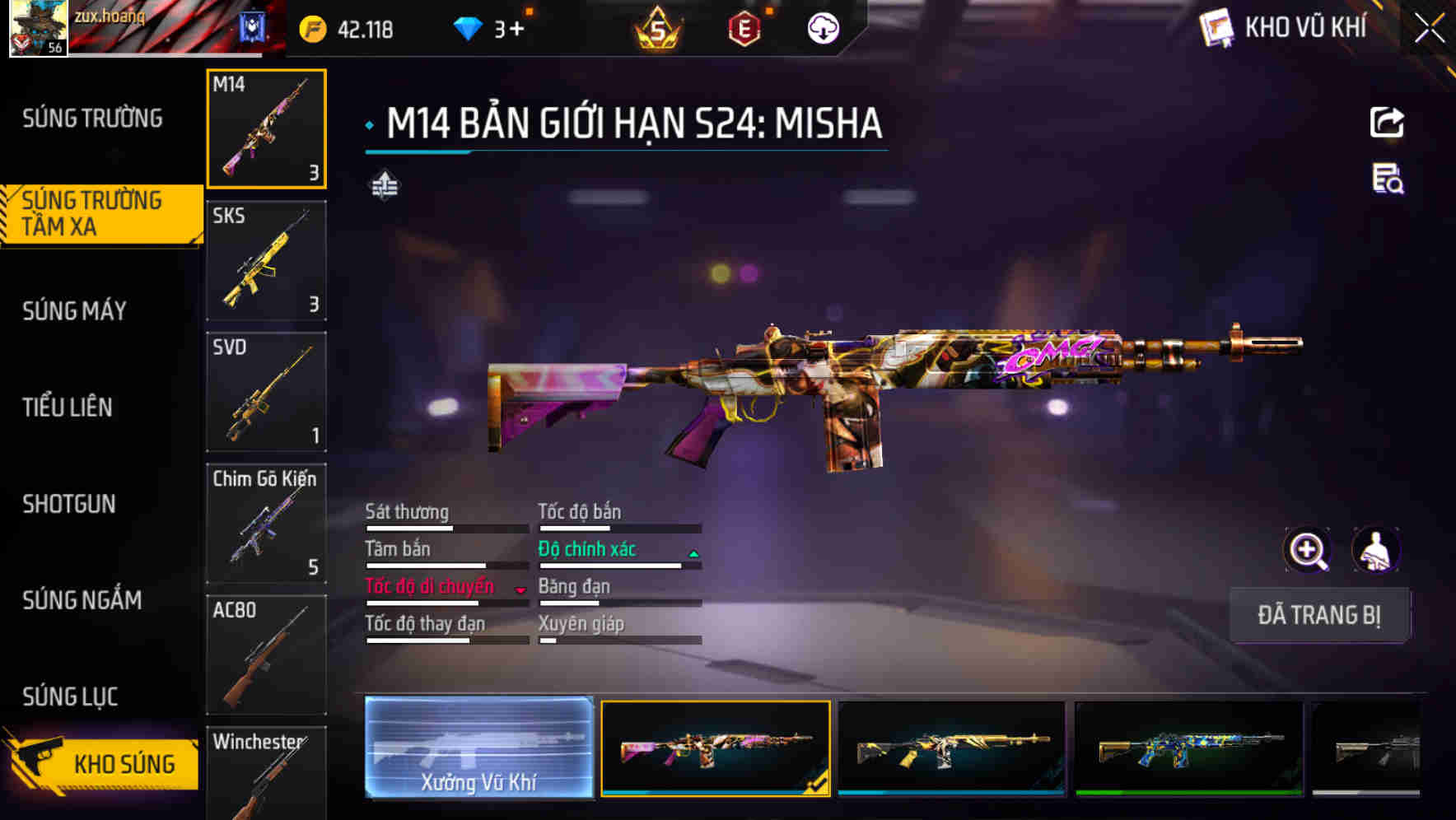Switch to the SHOTGUN category tab
Viewport: 1456px width, 820px height.
coord(70,504)
